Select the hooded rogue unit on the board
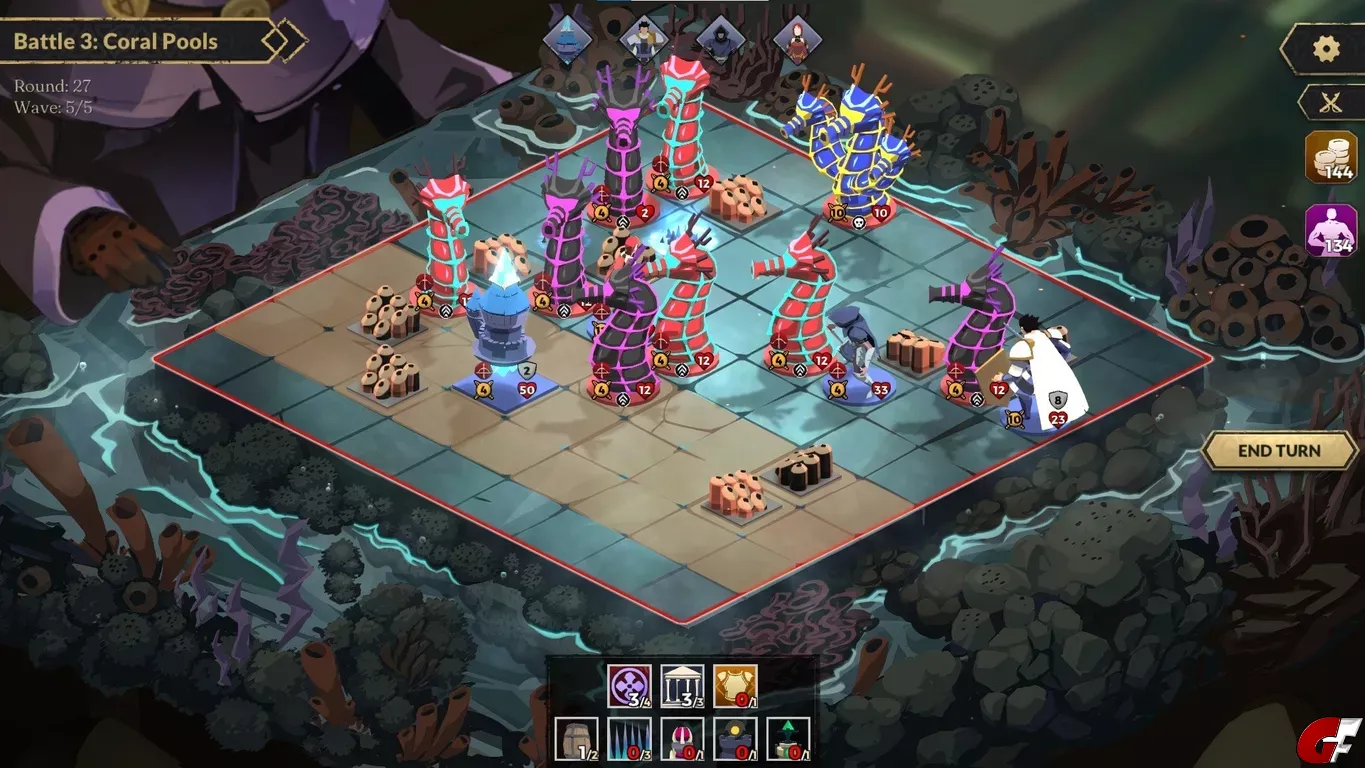 tap(853, 350)
